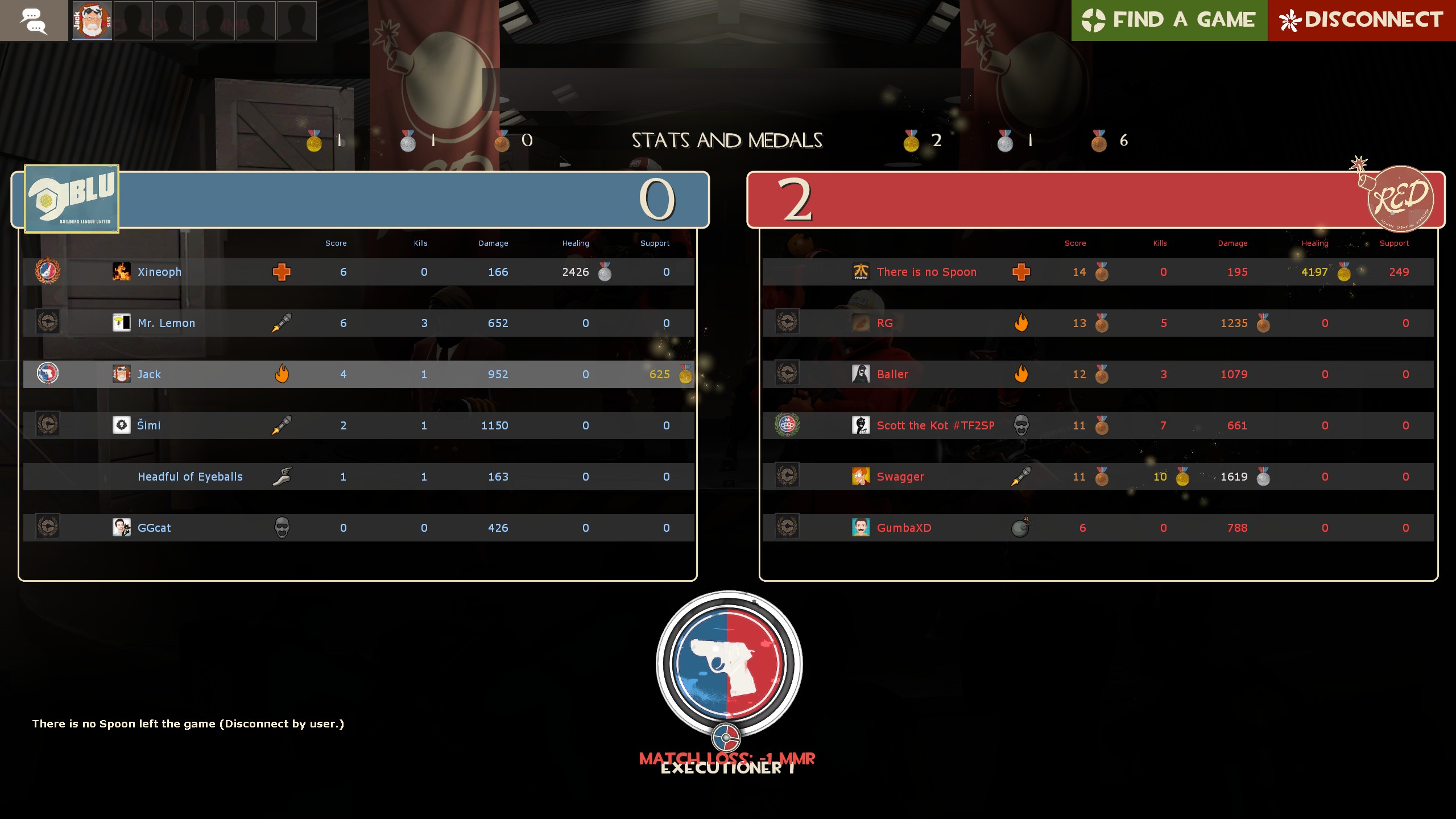This screenshot has height=819, width=1456.
Task: Select the Kills column header on BLU scoreboard
Action: (x=421, y=243)
